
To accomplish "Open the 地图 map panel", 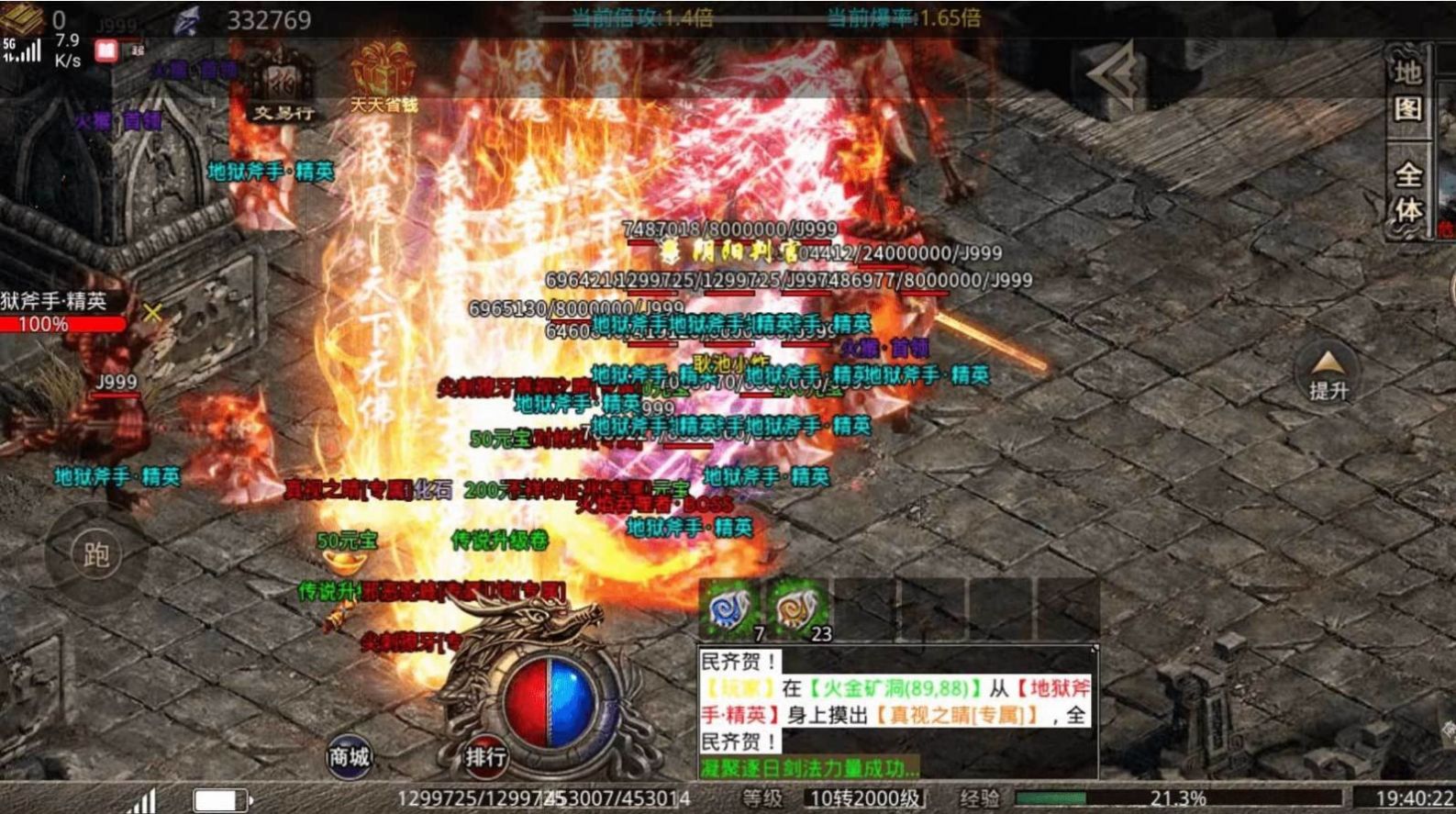I will (1406, 90).
